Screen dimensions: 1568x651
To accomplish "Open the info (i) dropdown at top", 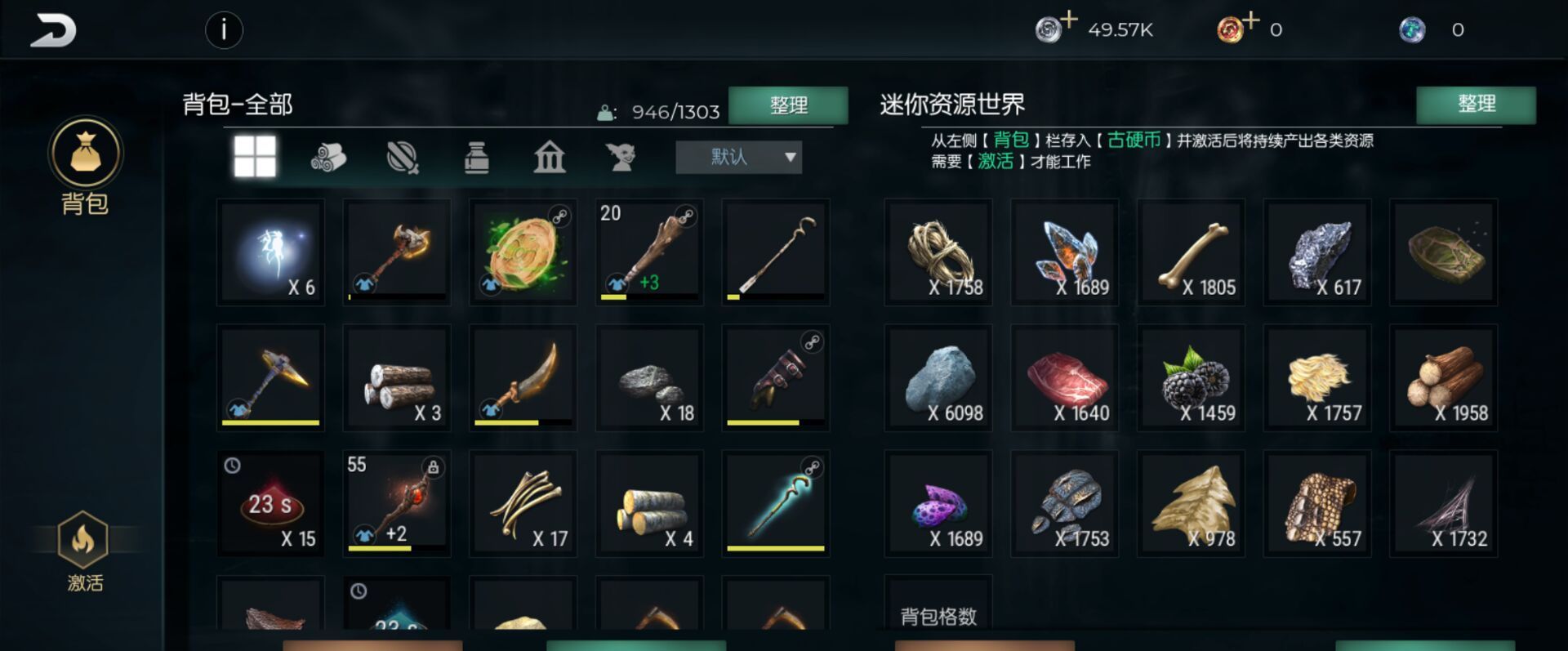I will pos(225,31).
